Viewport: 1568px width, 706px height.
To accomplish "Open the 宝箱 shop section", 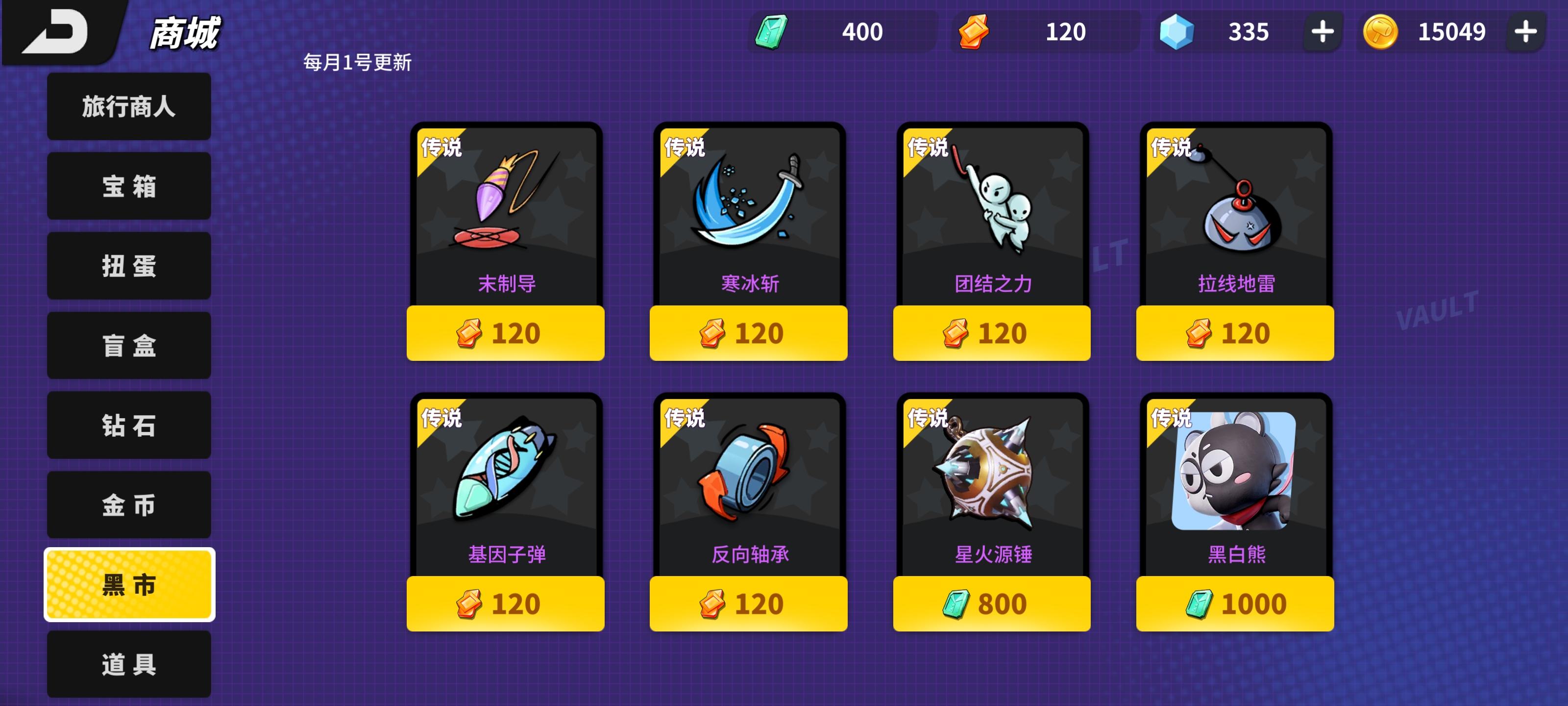I will 128,186.
